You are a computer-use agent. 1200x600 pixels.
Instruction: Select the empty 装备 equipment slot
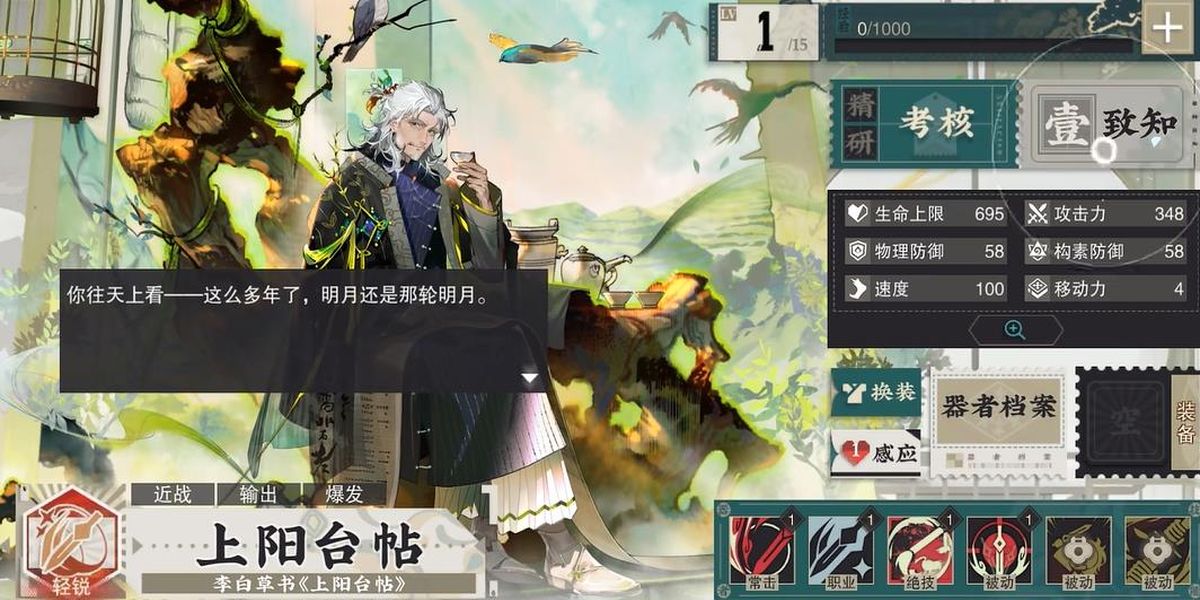coord(1123,422)
